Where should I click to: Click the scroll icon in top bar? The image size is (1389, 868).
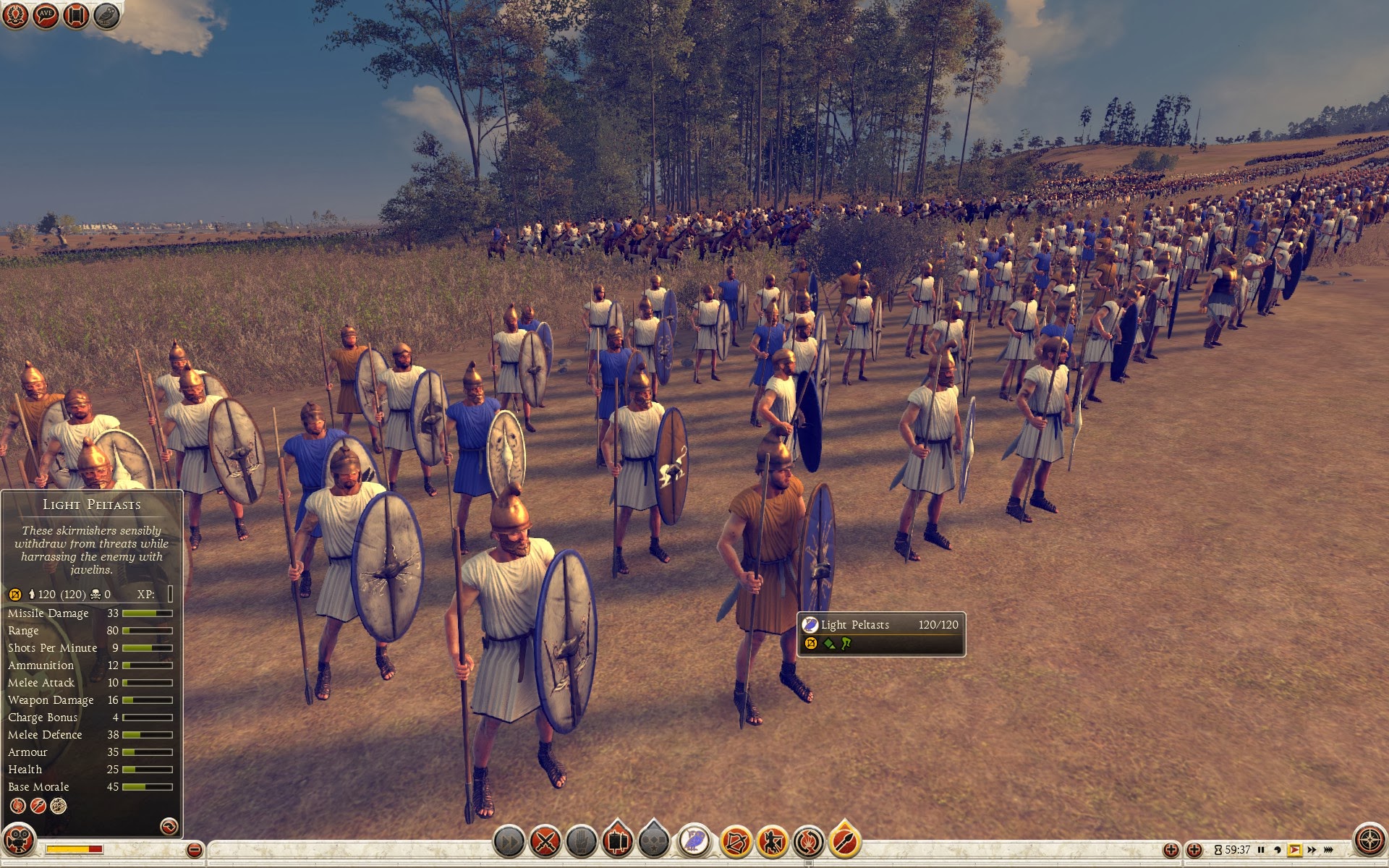tap(76, 16)
